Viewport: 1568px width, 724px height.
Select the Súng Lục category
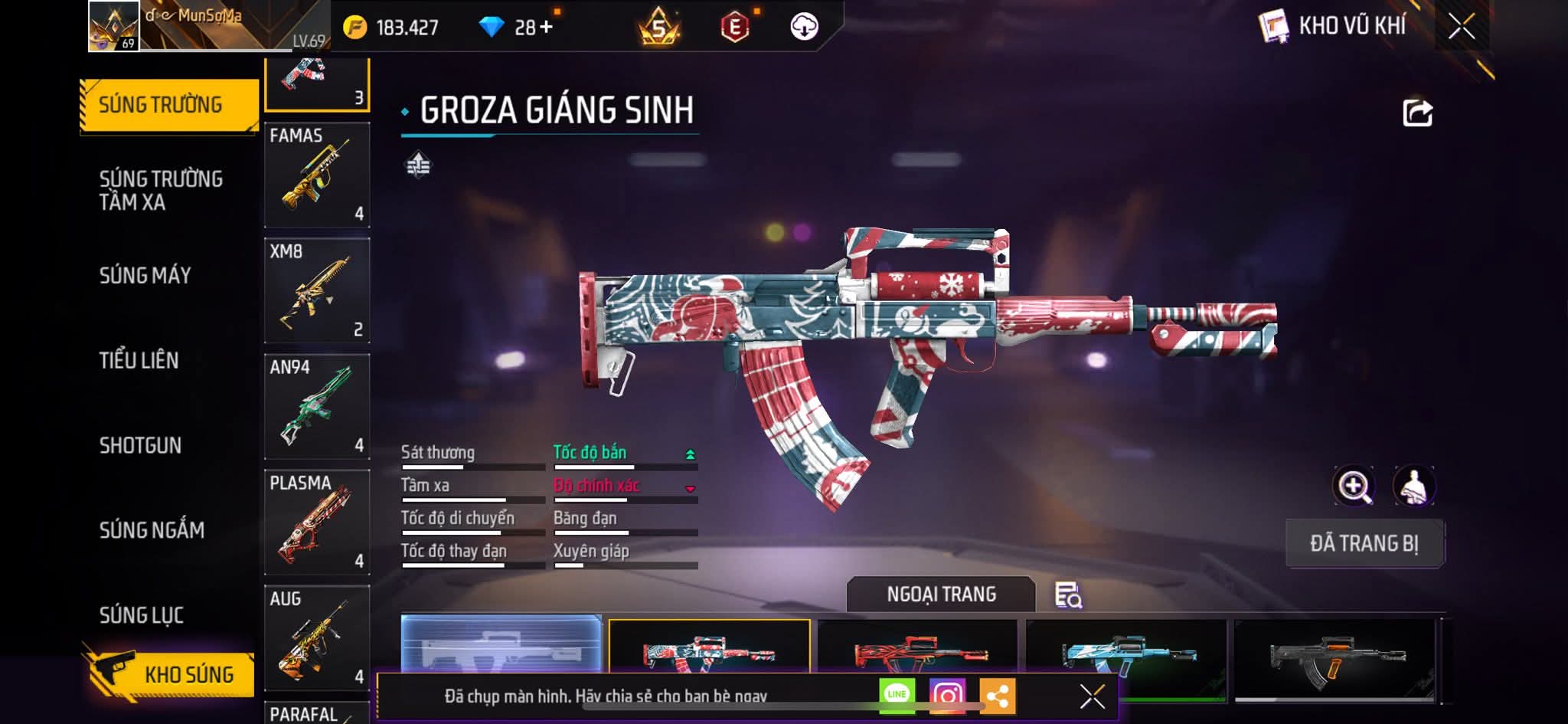point(142,614)
